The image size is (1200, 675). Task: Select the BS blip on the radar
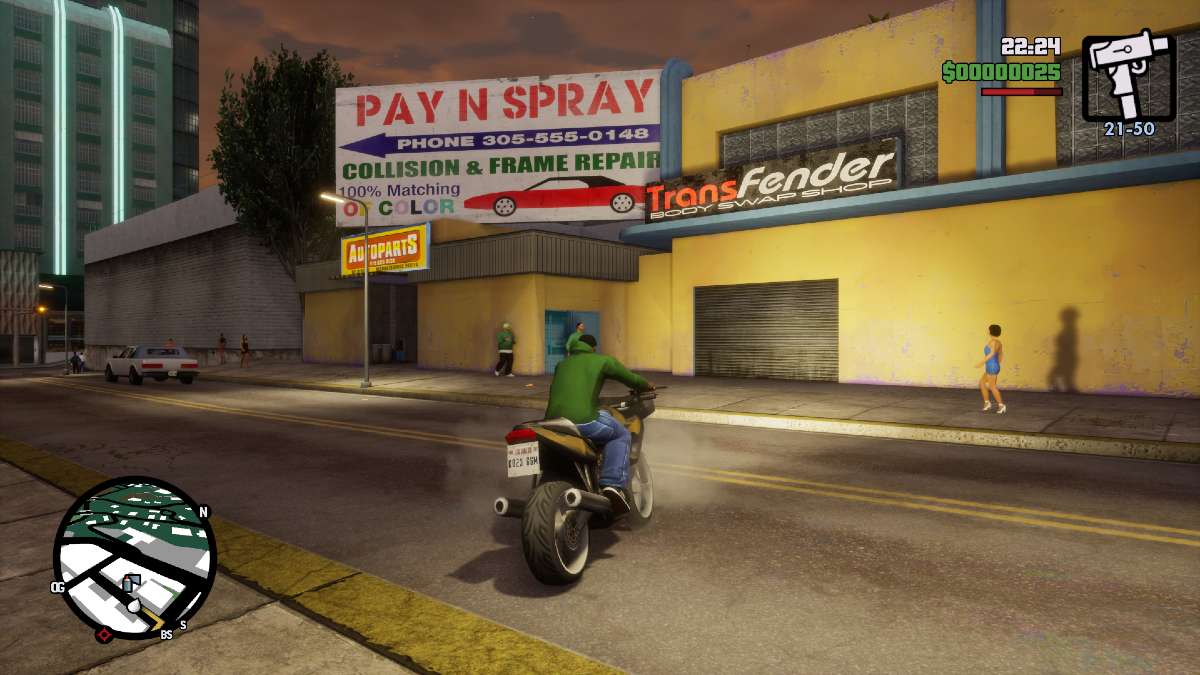point(166,633)
